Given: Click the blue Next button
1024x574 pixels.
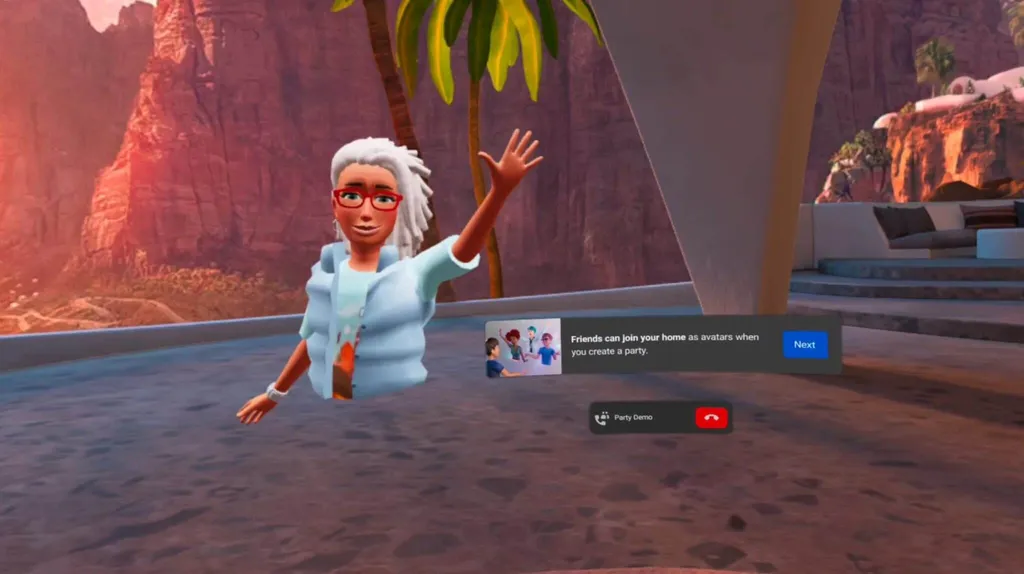Looking at the screenshot, I should [804, 345].
